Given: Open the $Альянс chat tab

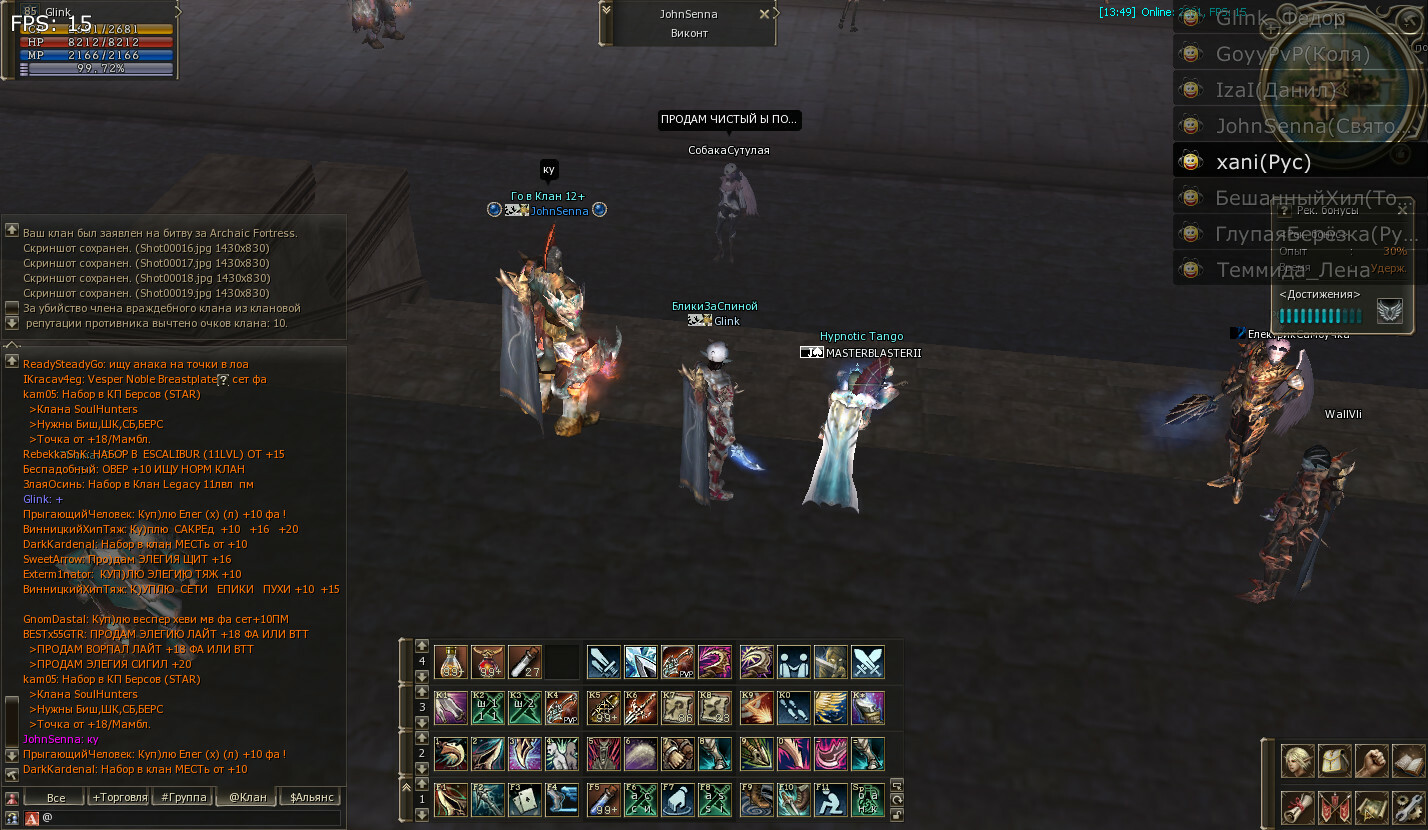Looking at the screenshot, I should pos(309,797).
